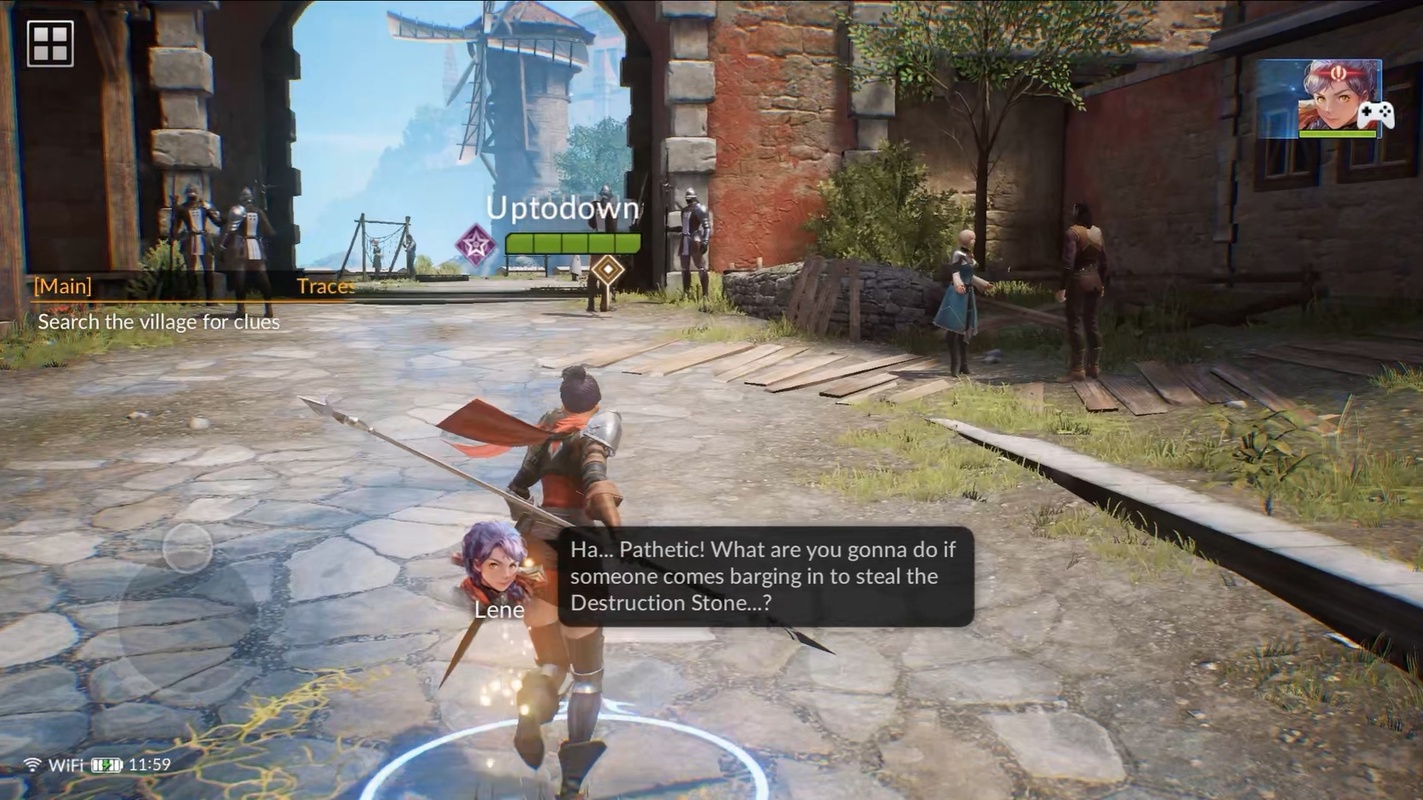Open the Main quest tracker entry
Viewport: 1423px width, 800px height.
(x=158, y=304)
